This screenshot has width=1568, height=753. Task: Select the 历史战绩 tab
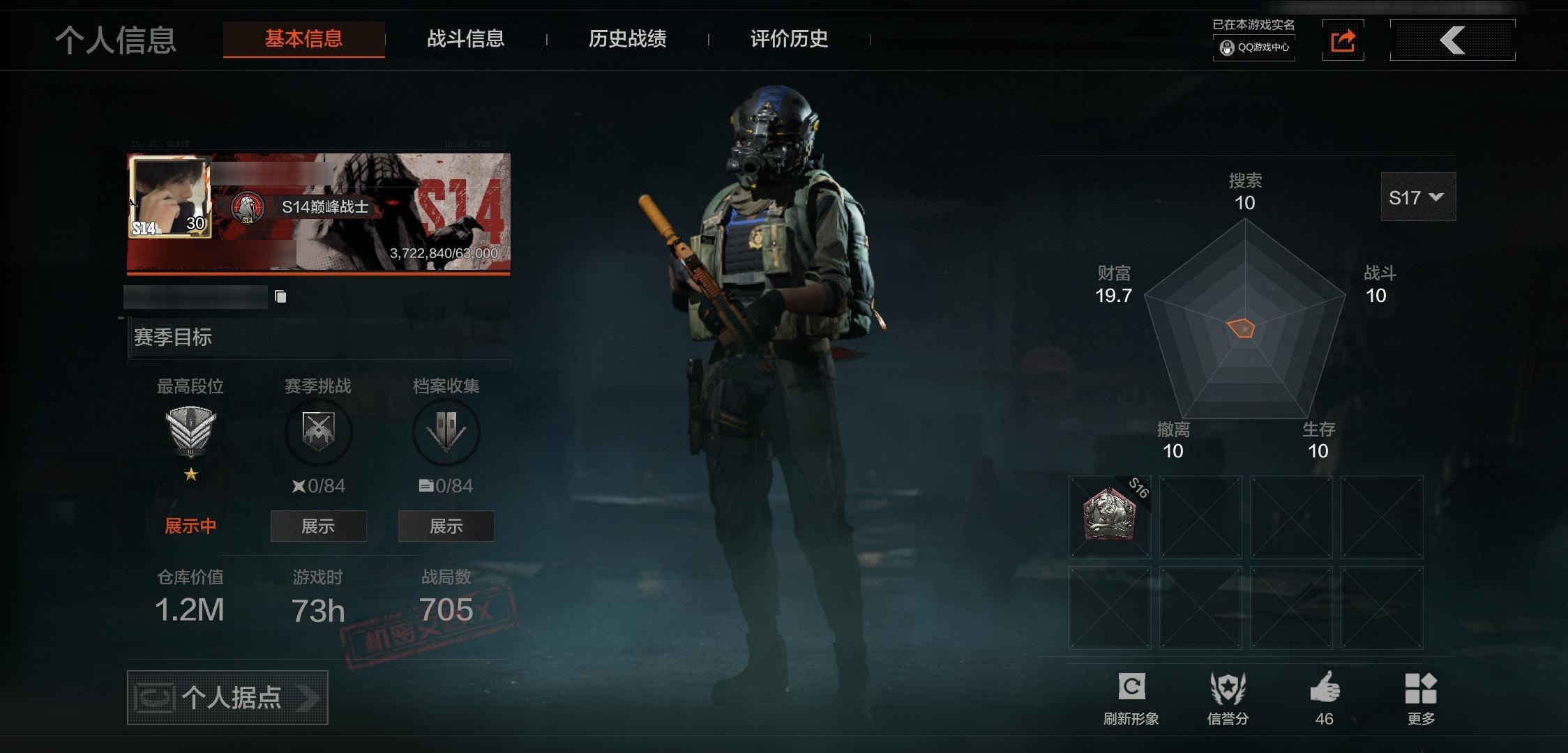[627, 39]
